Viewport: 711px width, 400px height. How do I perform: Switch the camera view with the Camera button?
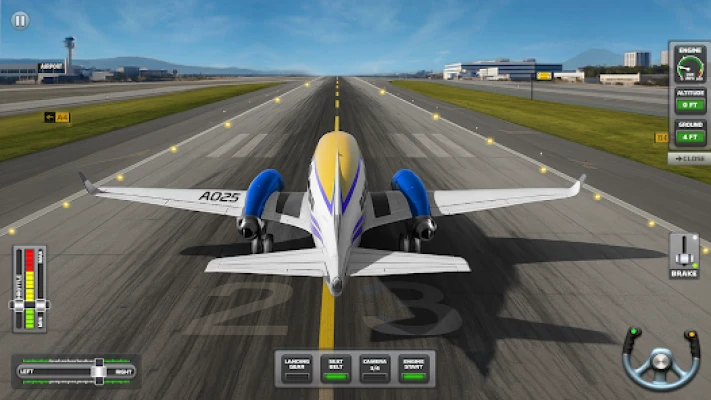(375, 366)
